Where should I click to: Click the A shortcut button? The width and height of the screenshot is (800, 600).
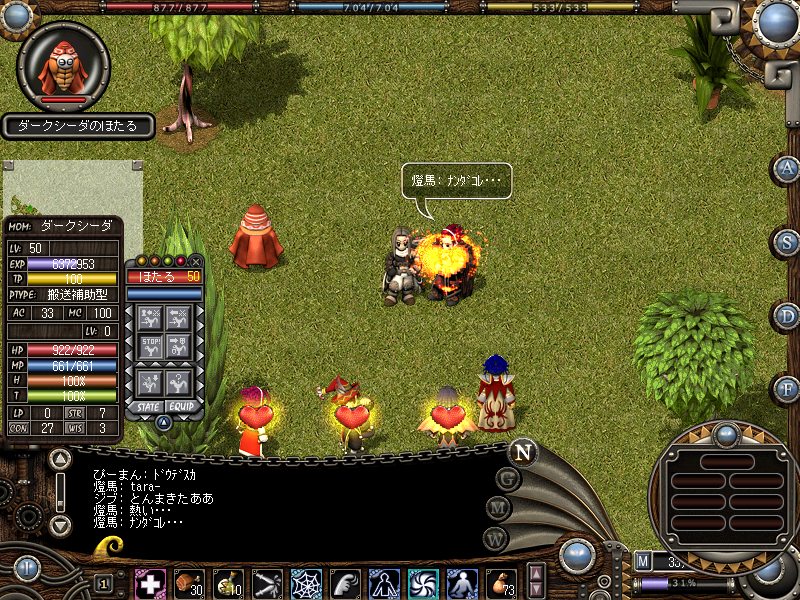pyautogui.click(x=787, y=169)
